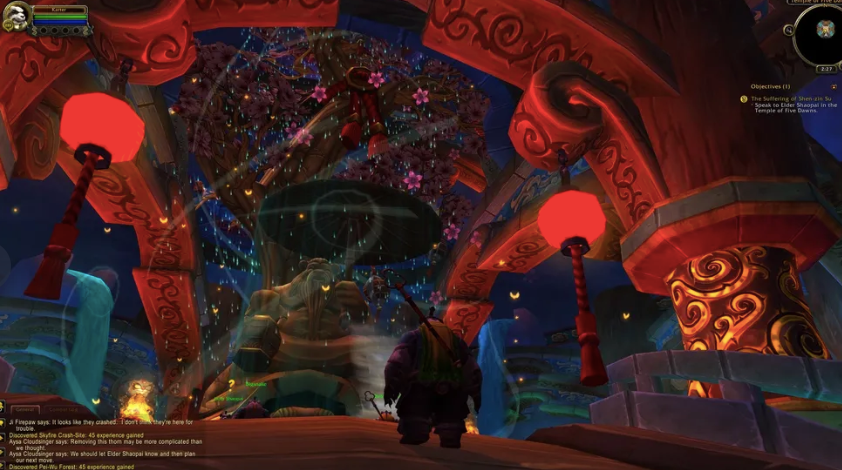Open the clock showing 2:27
Image resolution: width=842 pixels, height=470 pixels.
coord(825,68)
